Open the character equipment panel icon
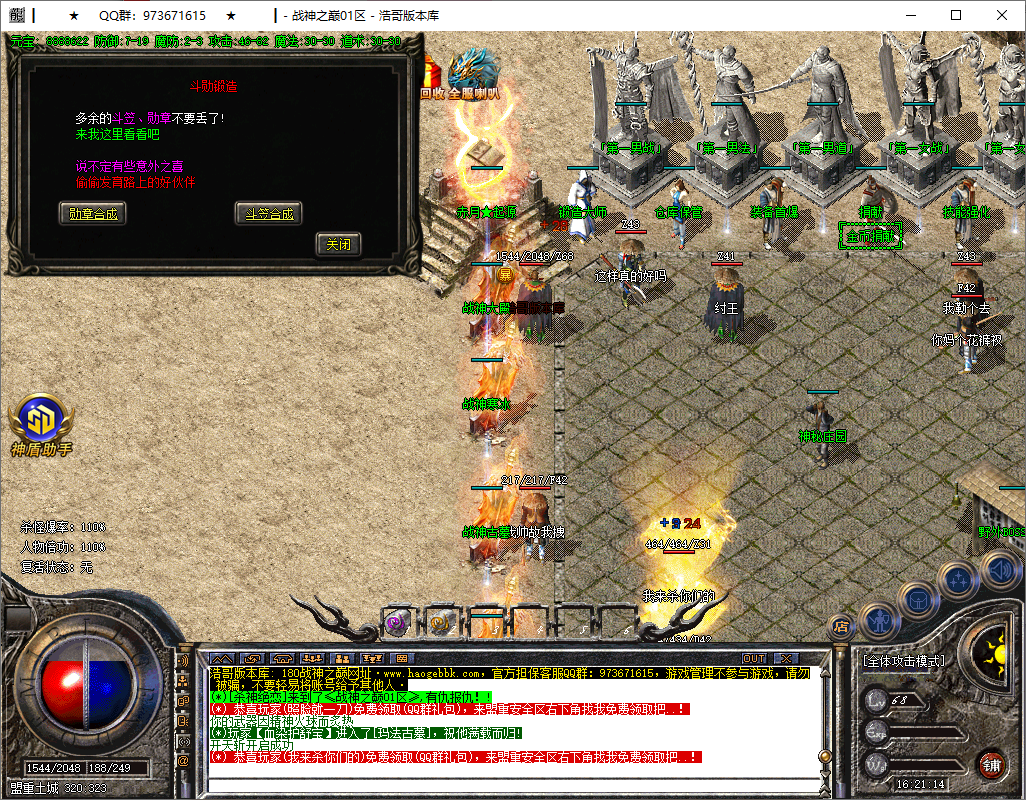 pos(878,620)
